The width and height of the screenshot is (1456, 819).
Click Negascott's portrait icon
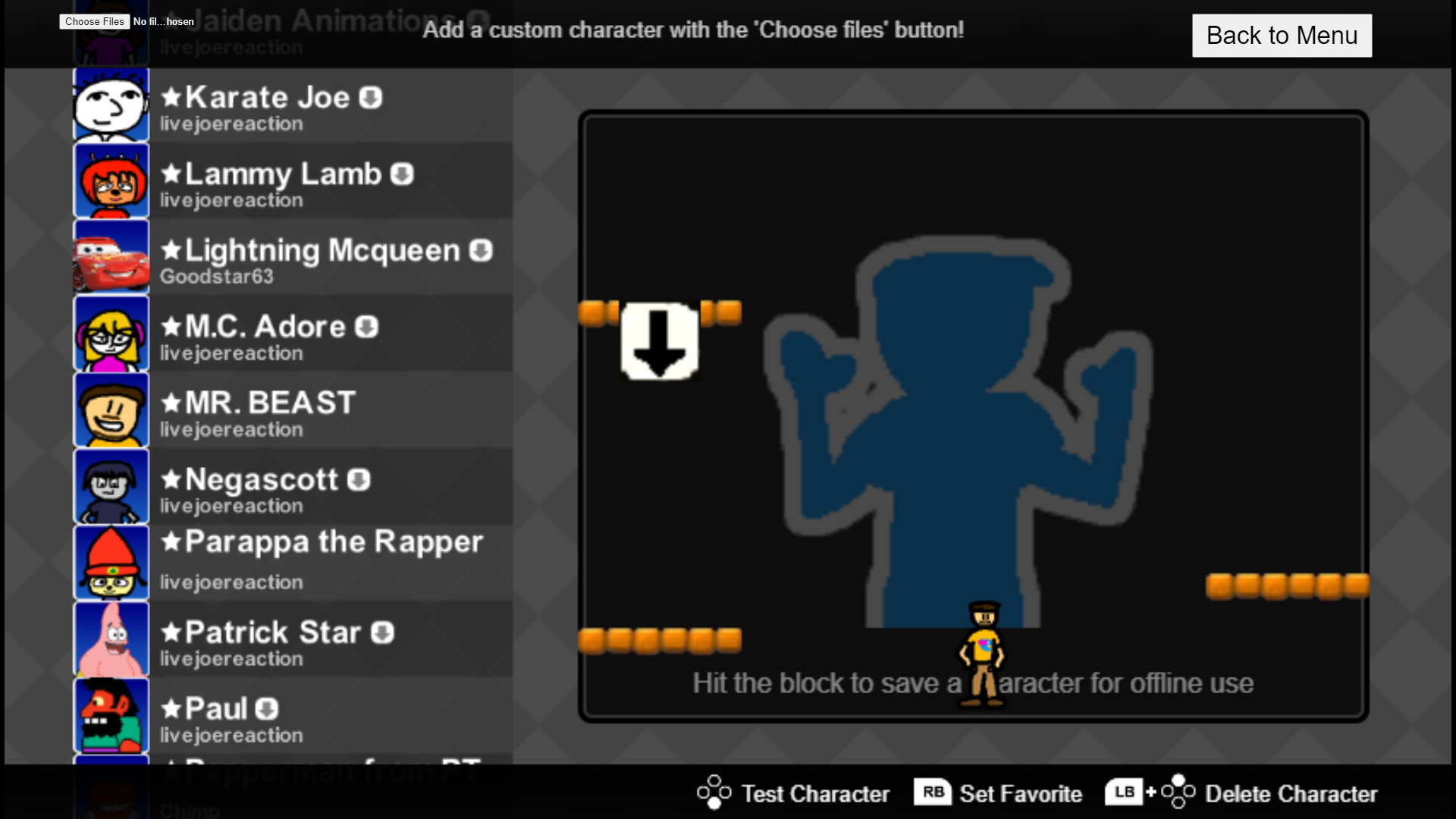[x=111, y=486]
